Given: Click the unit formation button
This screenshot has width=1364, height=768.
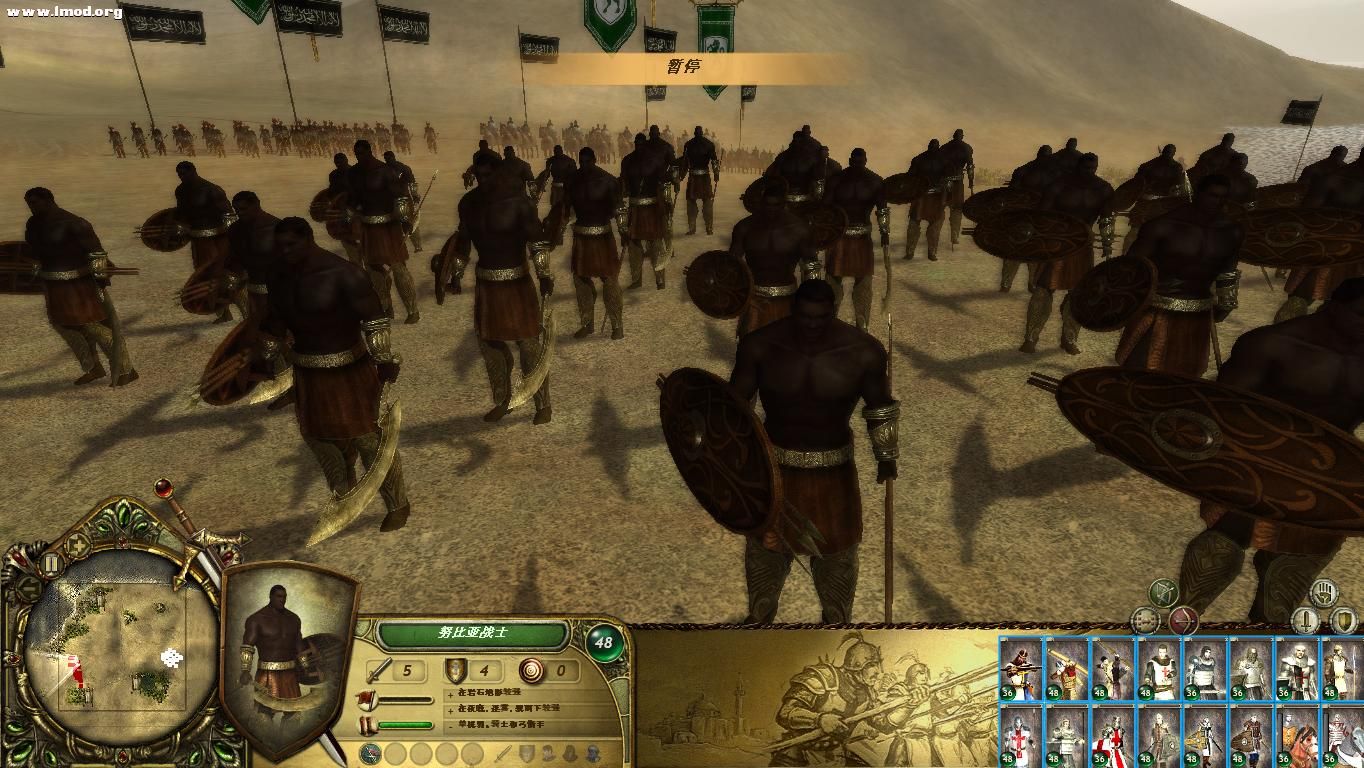Looking at the screenshot, I should click(x=1145, y=621).
